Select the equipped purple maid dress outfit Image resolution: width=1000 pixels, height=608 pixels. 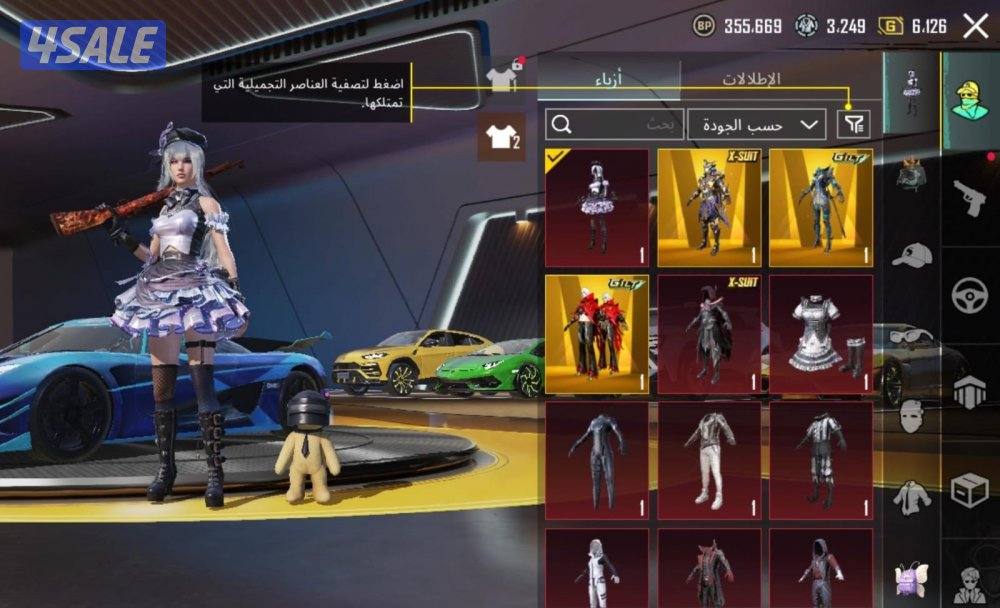point(596,207)
